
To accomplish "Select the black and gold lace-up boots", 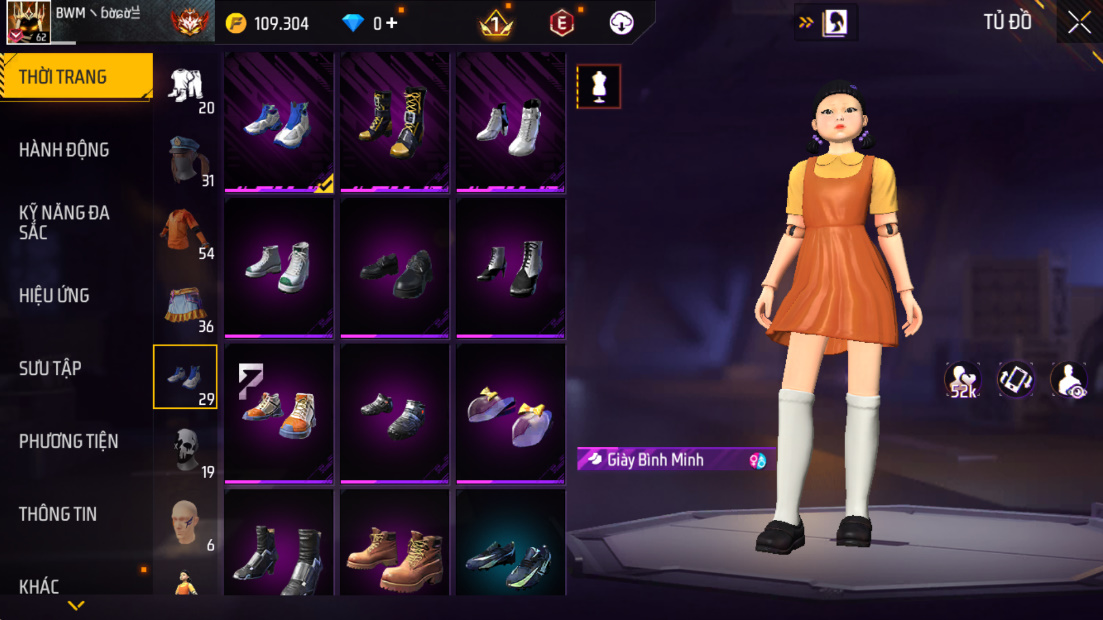I will (395, 123).
